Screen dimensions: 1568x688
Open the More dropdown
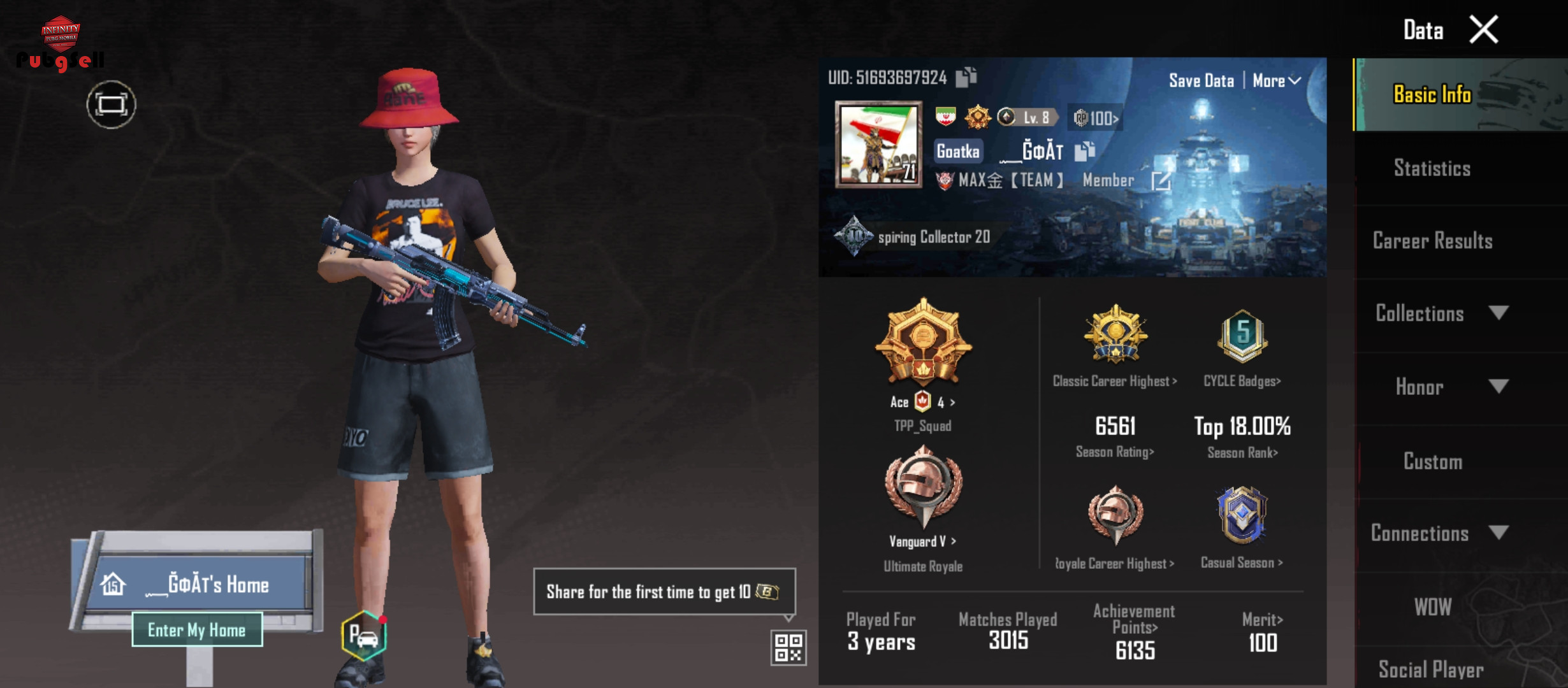coord(1275,81)
